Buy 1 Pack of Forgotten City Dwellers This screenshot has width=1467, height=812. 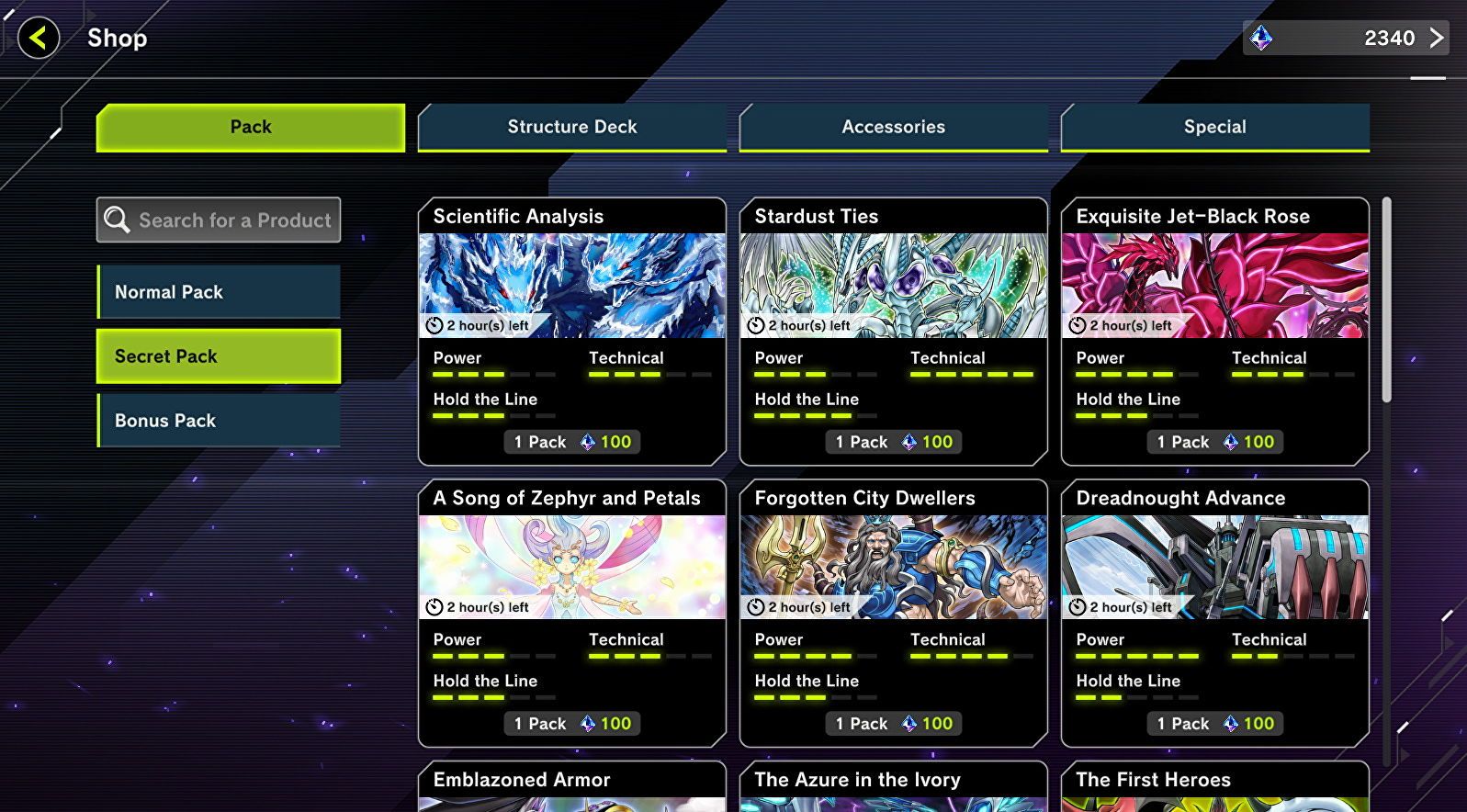[892, 724]
